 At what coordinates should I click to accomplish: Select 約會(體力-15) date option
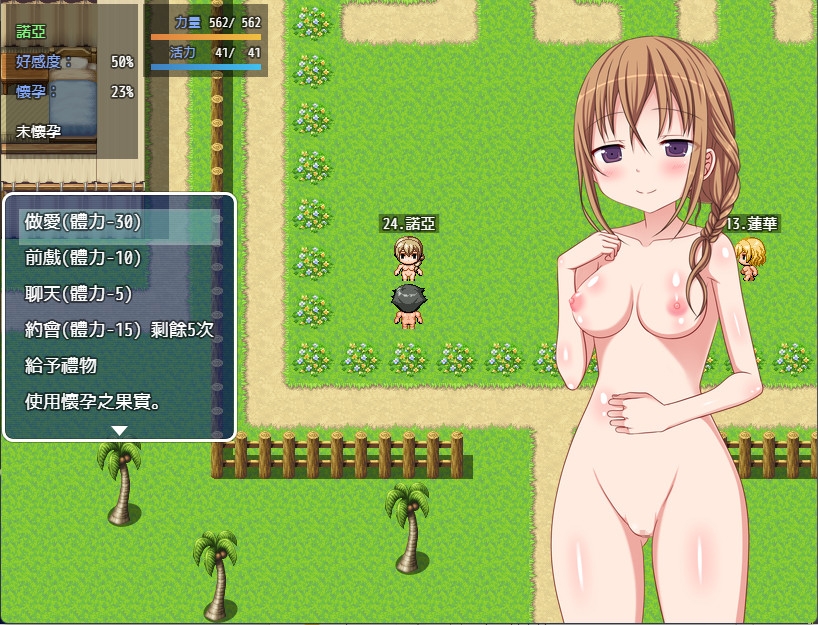point(119,329)
